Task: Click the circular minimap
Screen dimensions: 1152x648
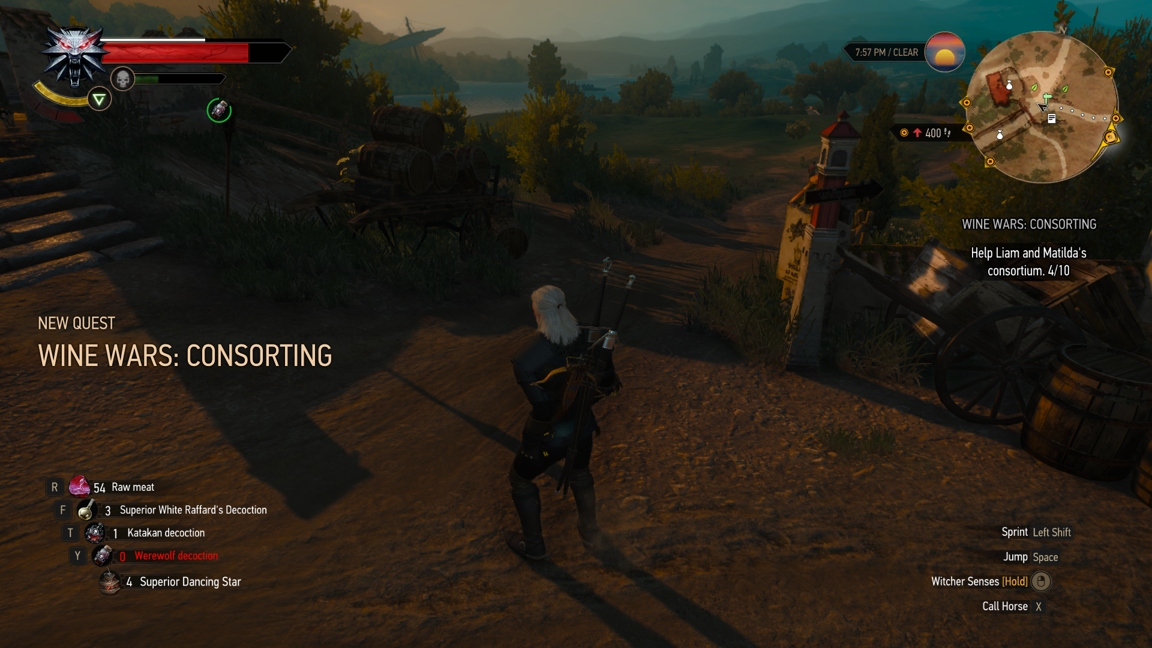Action: pos(1041,107)
